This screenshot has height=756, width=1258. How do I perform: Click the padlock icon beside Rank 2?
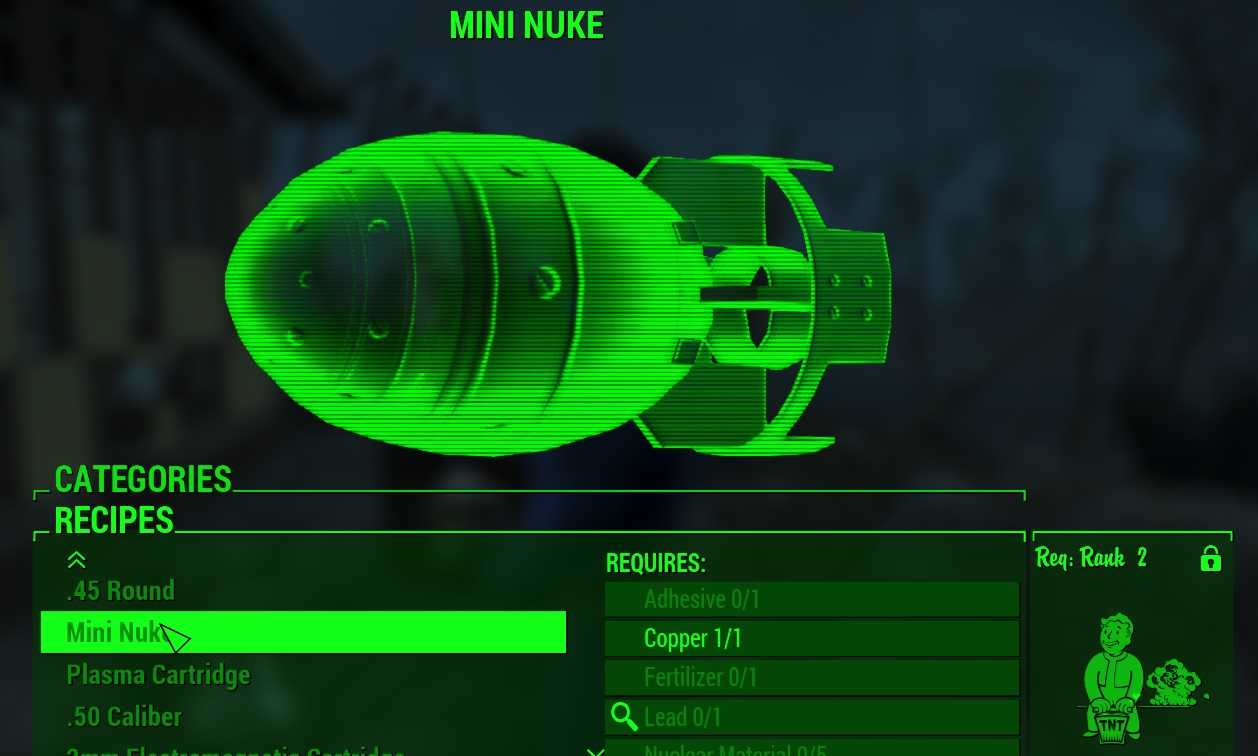pos(1210,558)
